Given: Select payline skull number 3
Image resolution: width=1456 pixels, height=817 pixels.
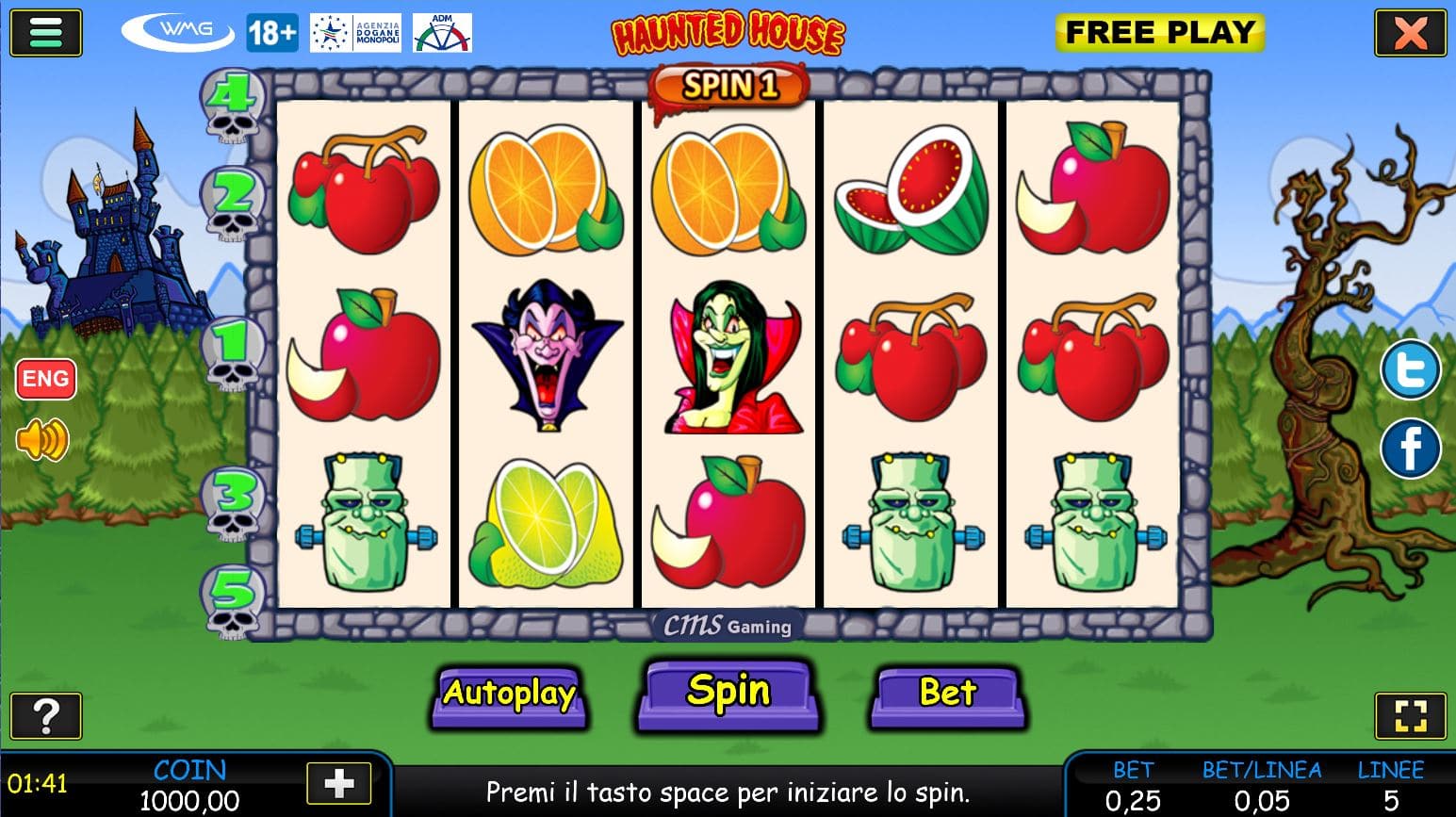Looking at the screenshot, I should (234, 502).
